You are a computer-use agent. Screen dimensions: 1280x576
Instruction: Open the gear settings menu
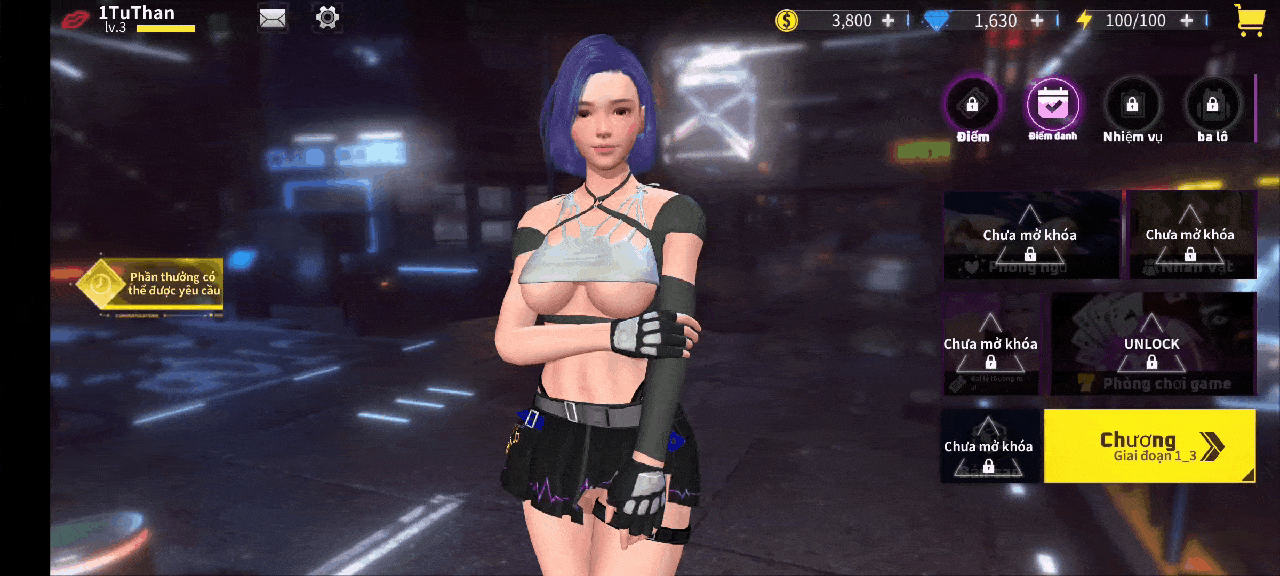(x=327, y=17)
